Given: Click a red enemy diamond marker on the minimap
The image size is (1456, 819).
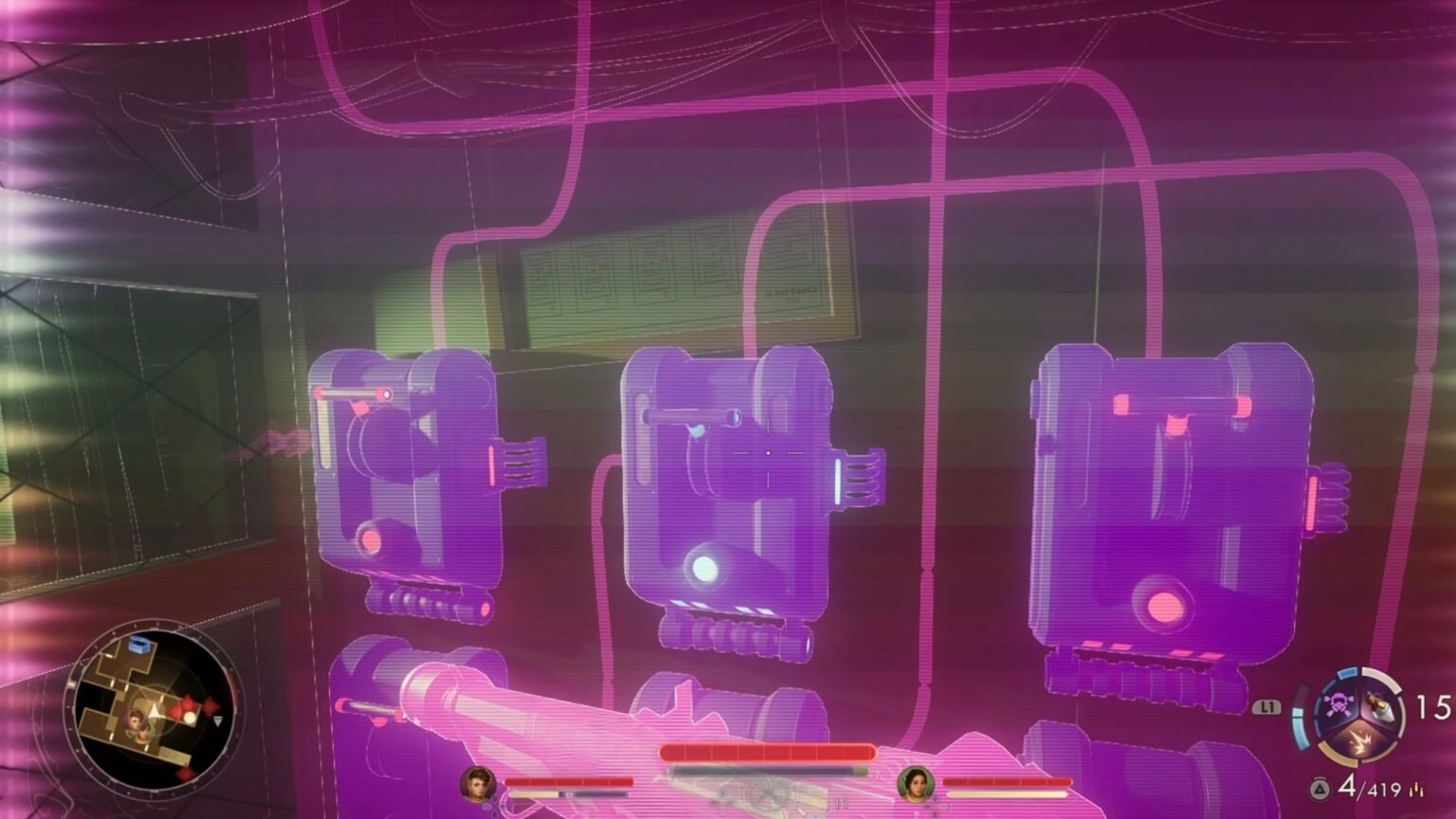Looking at the screenshot, I should 188,705.
